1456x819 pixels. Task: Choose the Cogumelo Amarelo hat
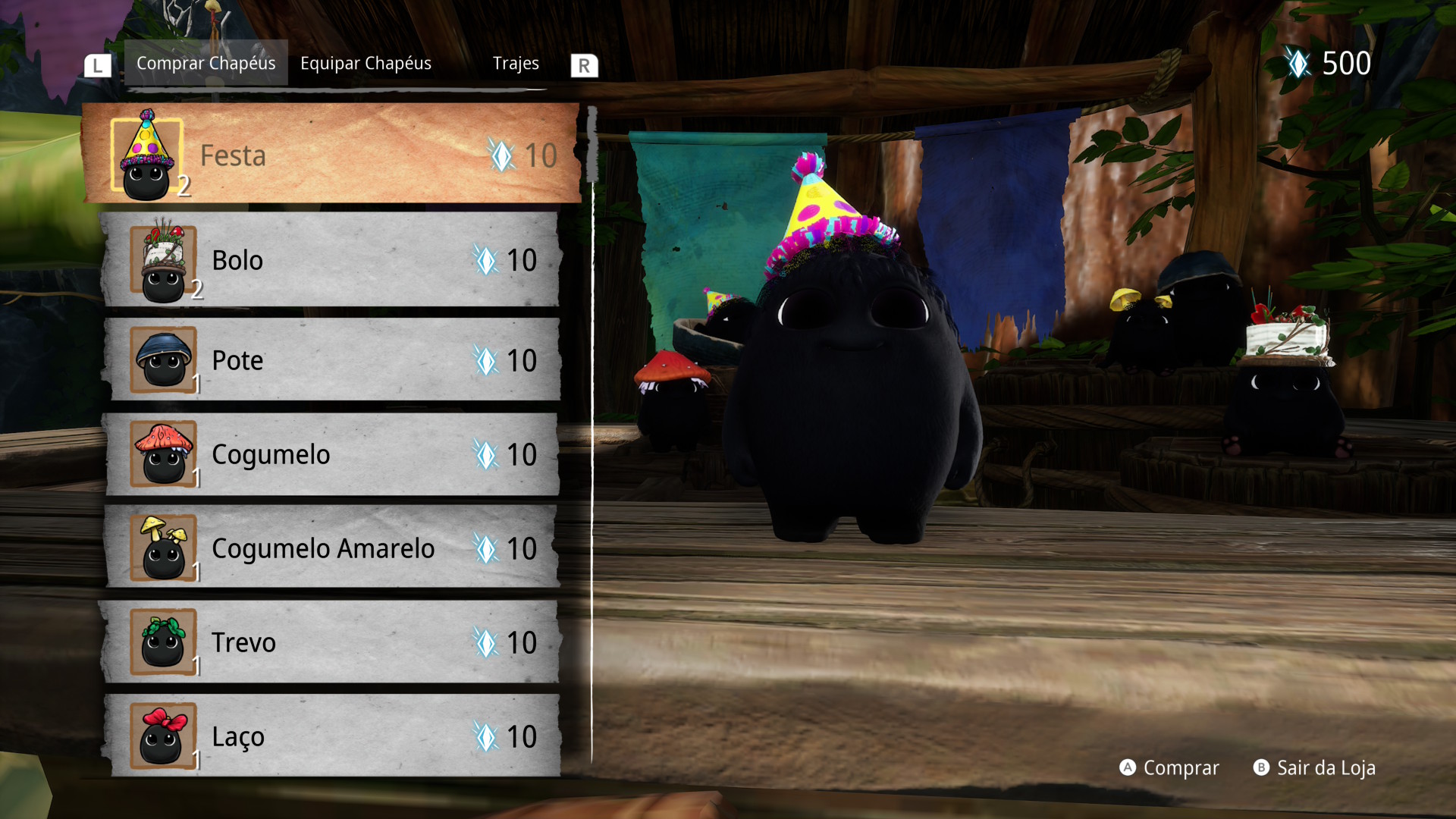(x=331, y=548)
